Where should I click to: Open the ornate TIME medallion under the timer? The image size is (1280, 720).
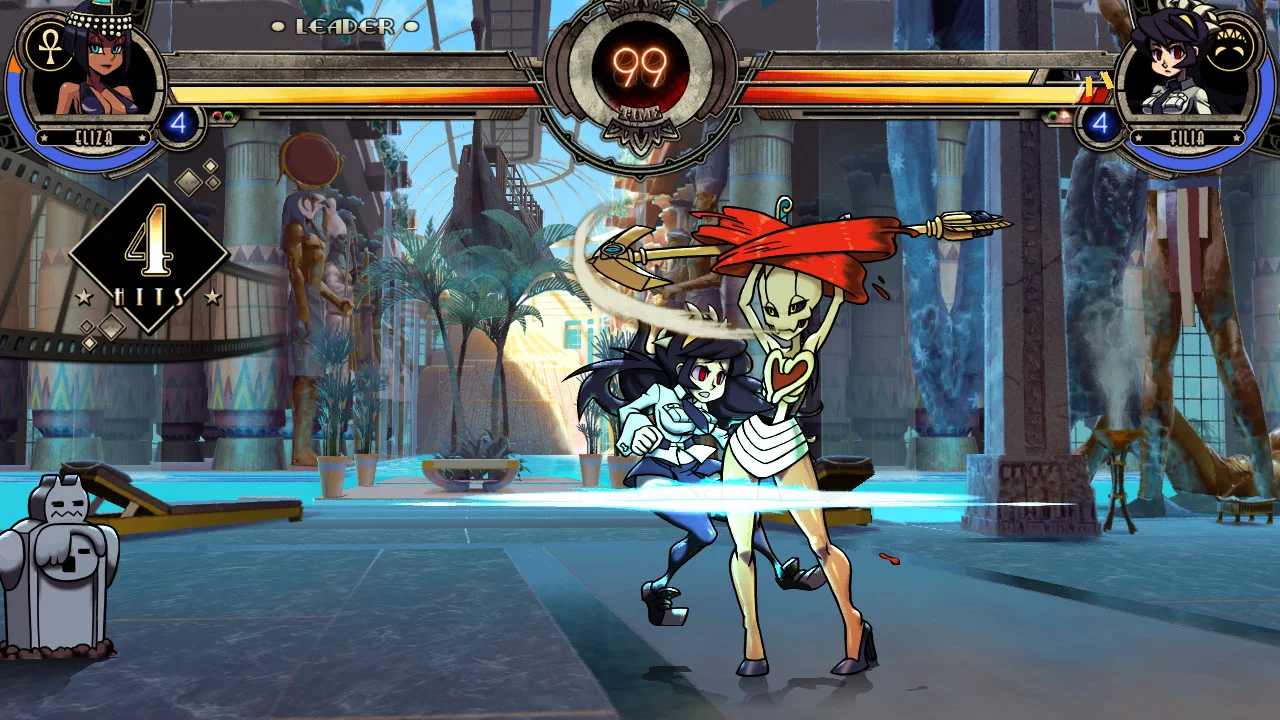pos(640,135)
